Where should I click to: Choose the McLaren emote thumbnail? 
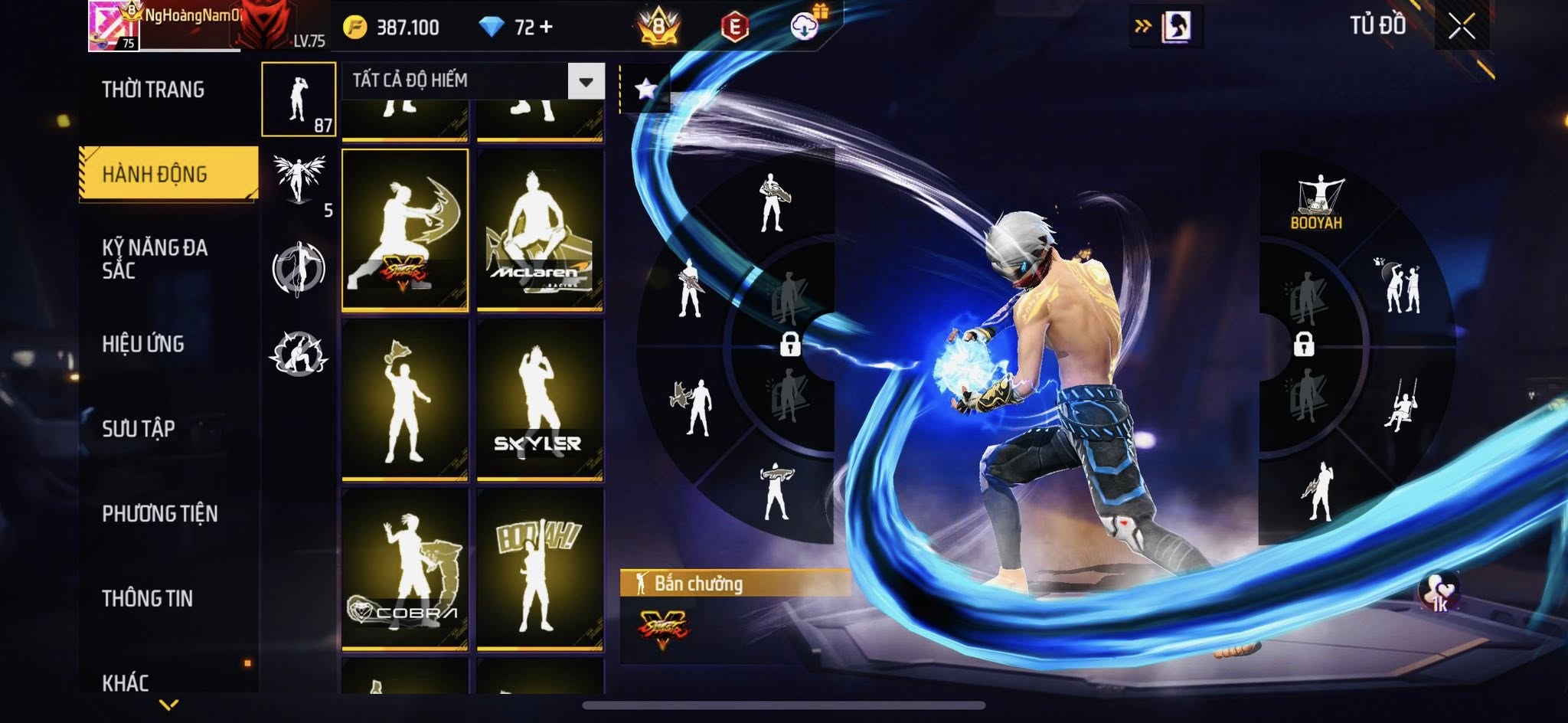540,230
